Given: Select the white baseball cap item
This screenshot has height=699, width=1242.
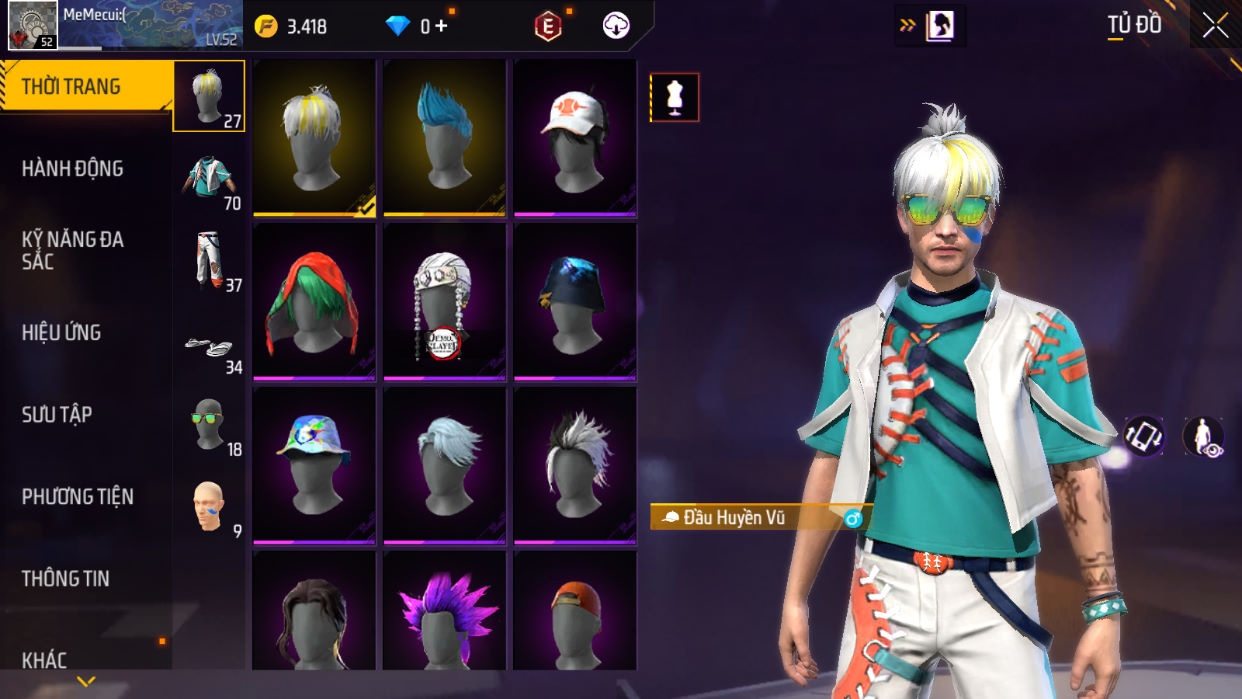Looking at the screenshot, I should (574, 136).
